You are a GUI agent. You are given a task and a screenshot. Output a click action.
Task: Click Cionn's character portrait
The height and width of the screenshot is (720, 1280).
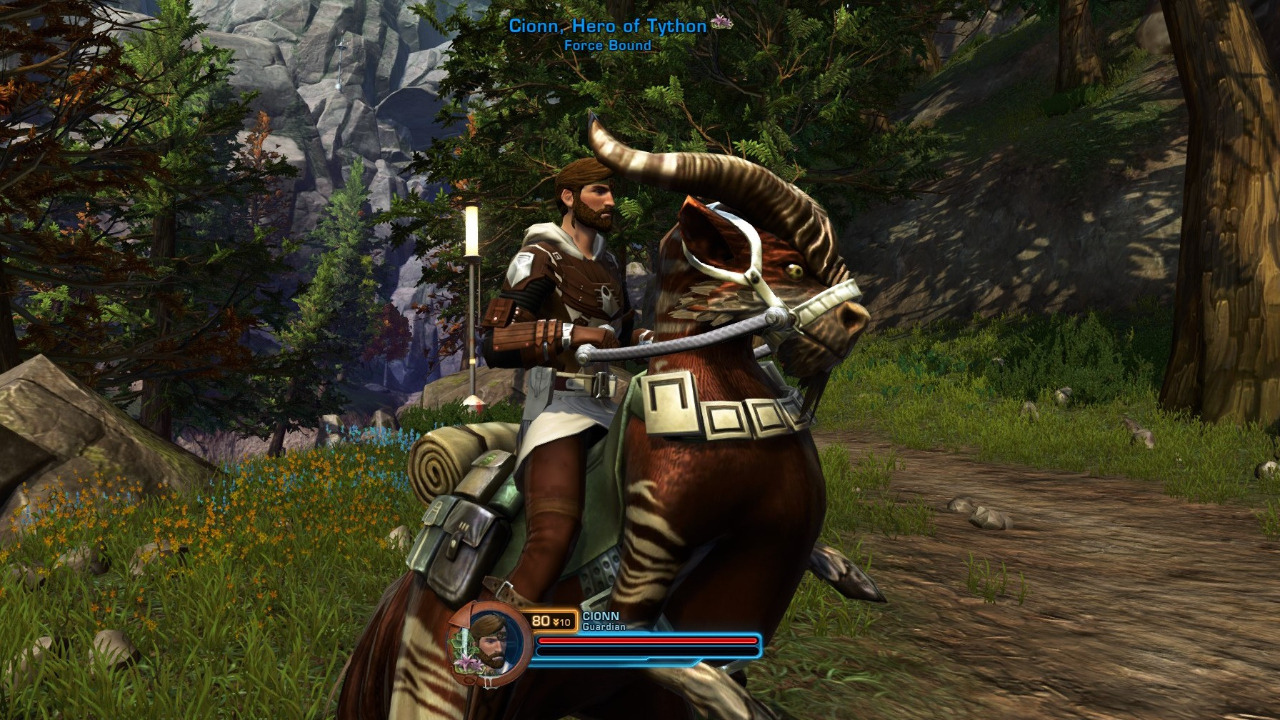click(x=489, y=641)
